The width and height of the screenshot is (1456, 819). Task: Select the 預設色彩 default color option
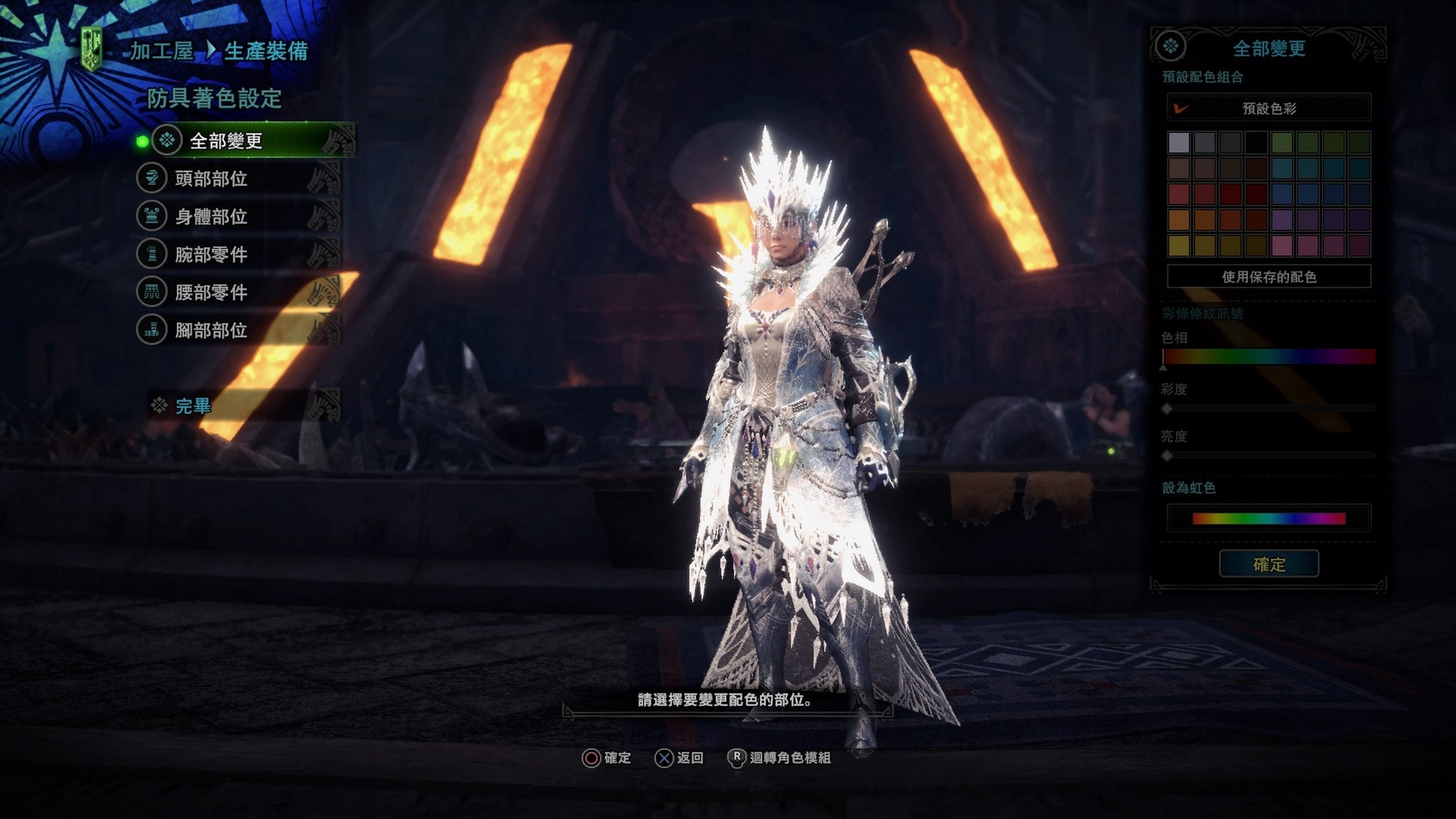point(1269,108)
